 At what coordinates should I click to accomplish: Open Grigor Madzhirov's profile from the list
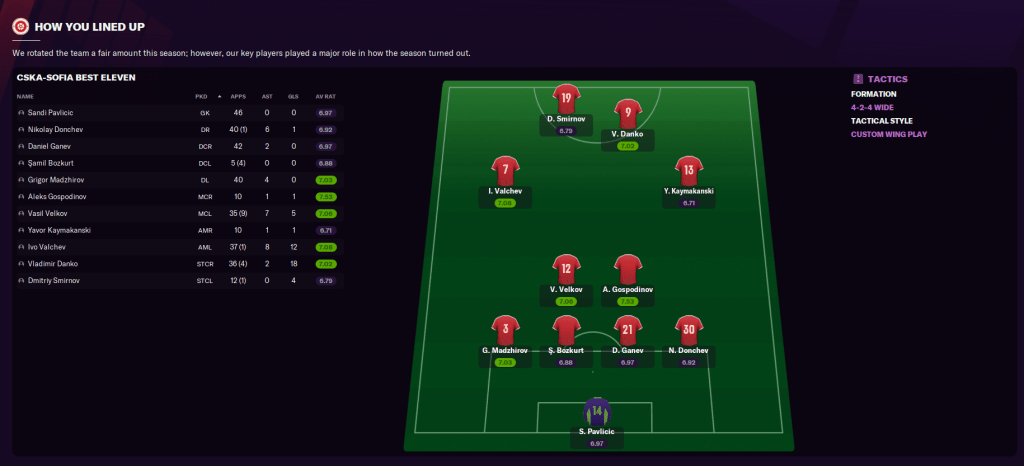57,180
